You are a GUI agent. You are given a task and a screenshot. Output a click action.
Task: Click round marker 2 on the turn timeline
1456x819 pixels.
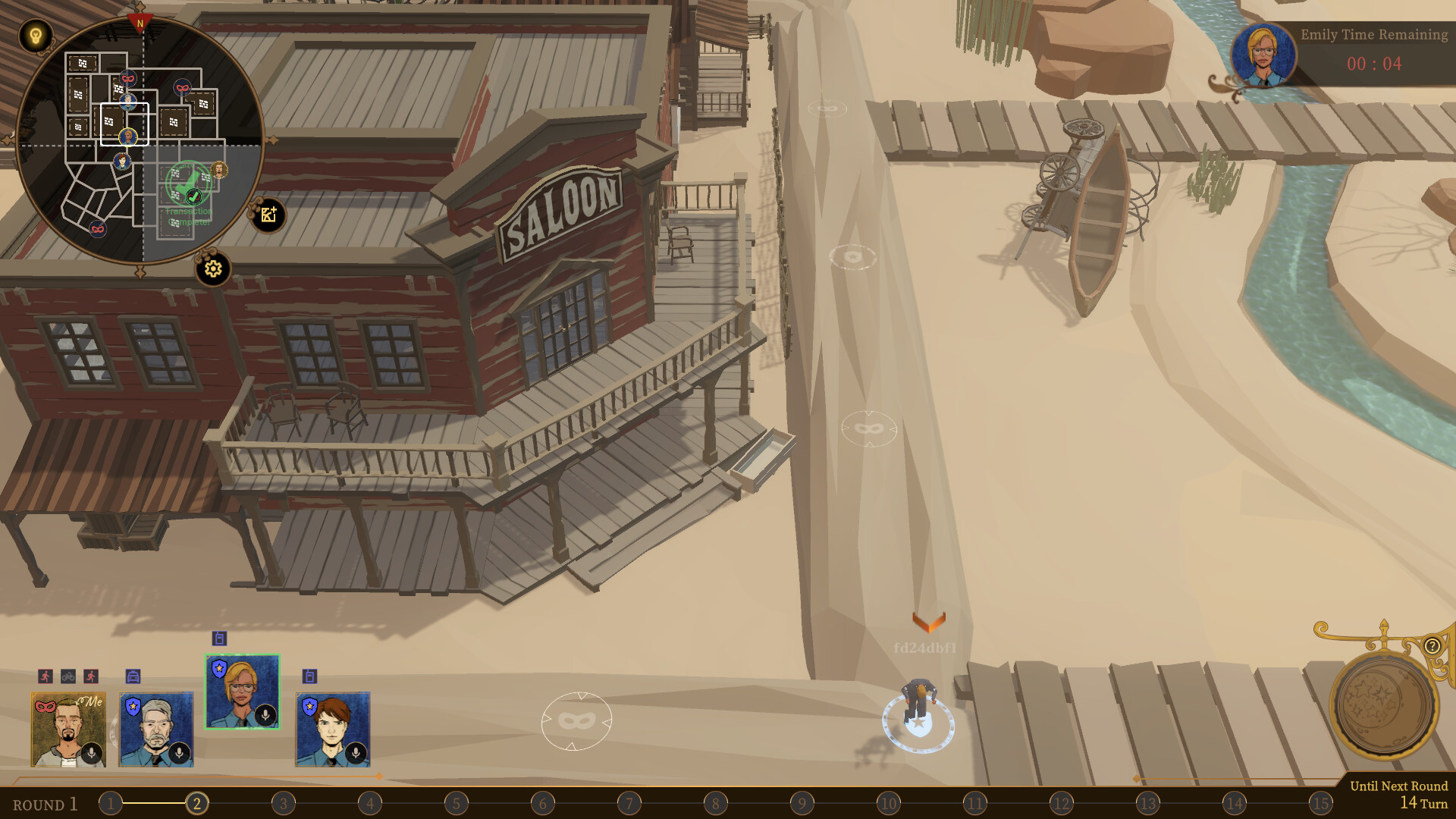click(x=198, y=803)
